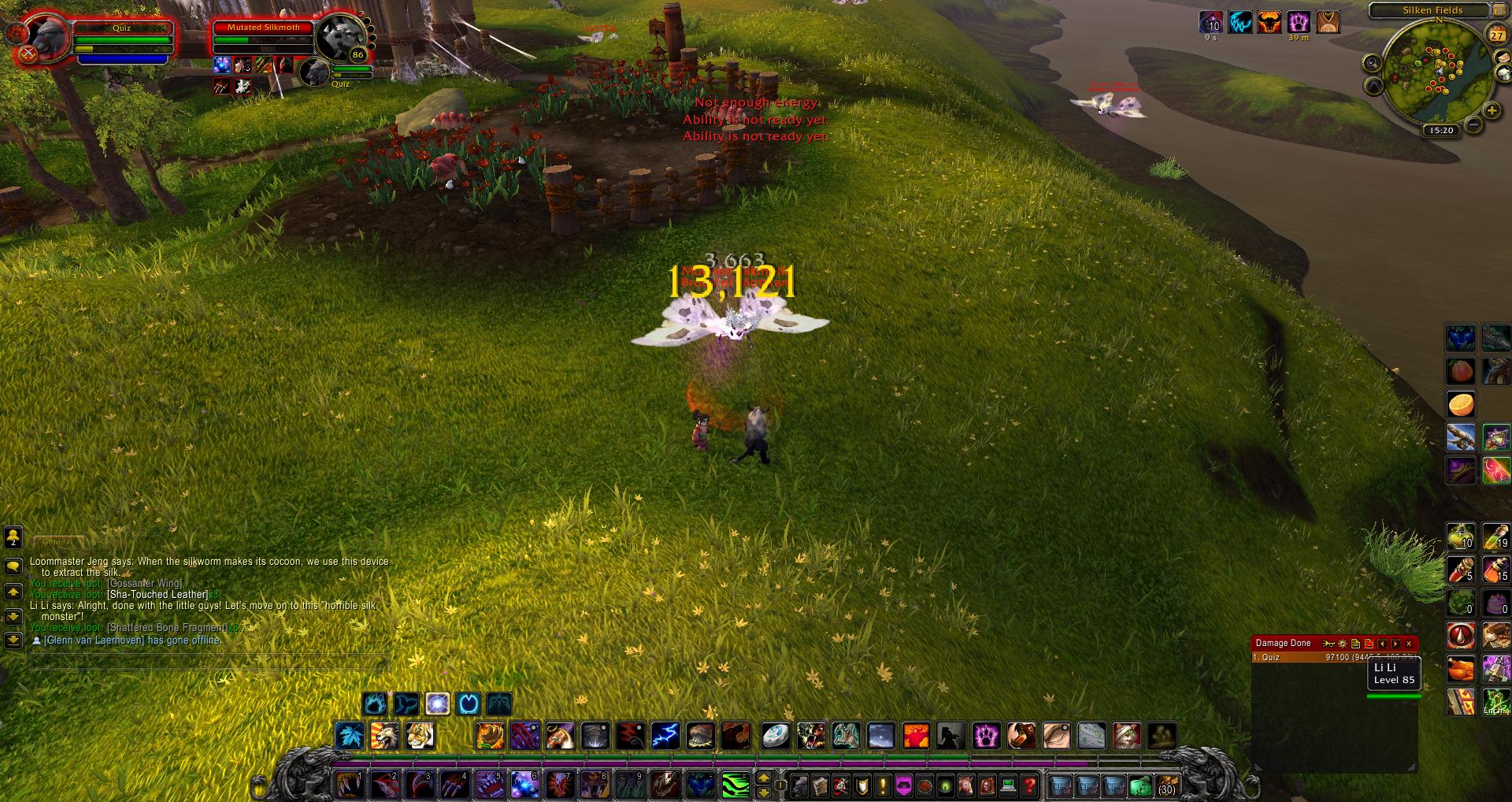Open Damage Done meter gear settings

click(1343, 644)
